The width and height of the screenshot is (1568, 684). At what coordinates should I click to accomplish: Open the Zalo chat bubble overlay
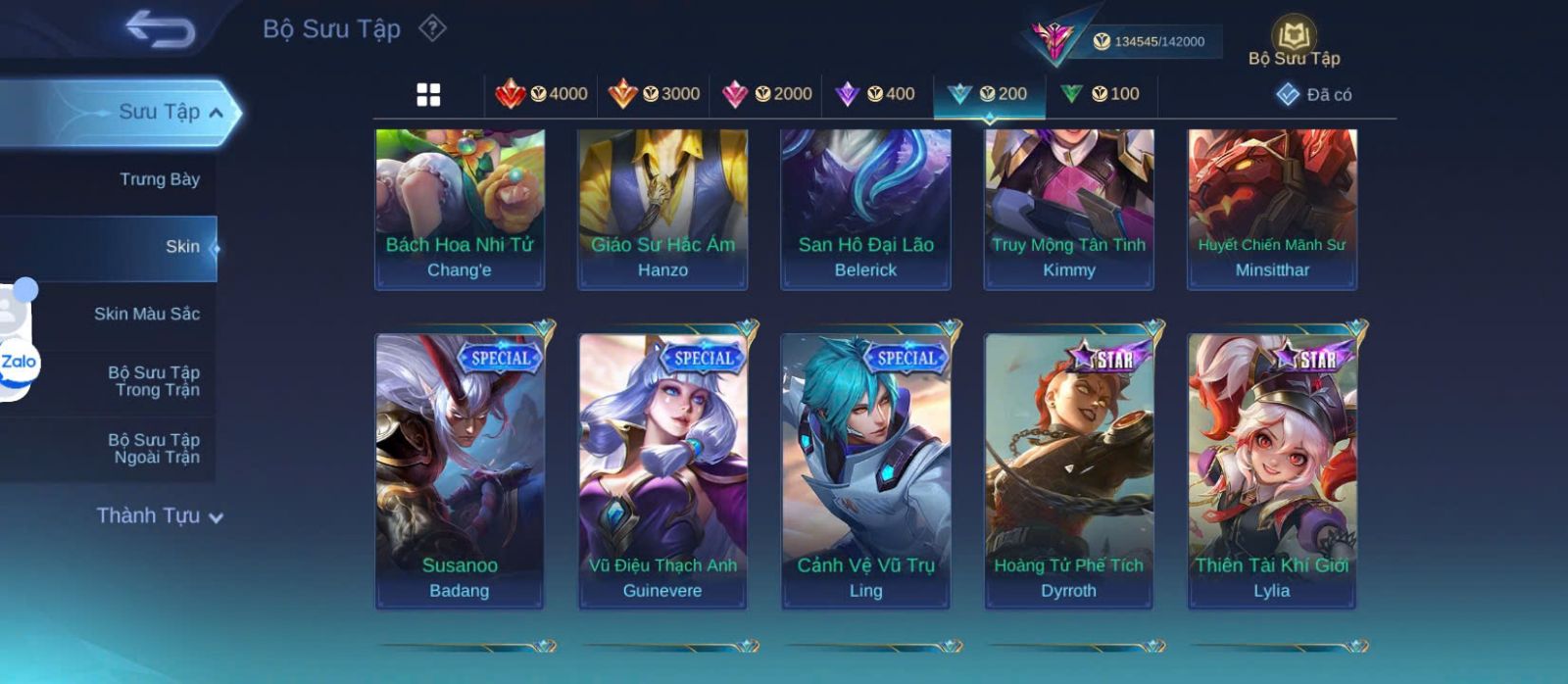pos(19,363)
